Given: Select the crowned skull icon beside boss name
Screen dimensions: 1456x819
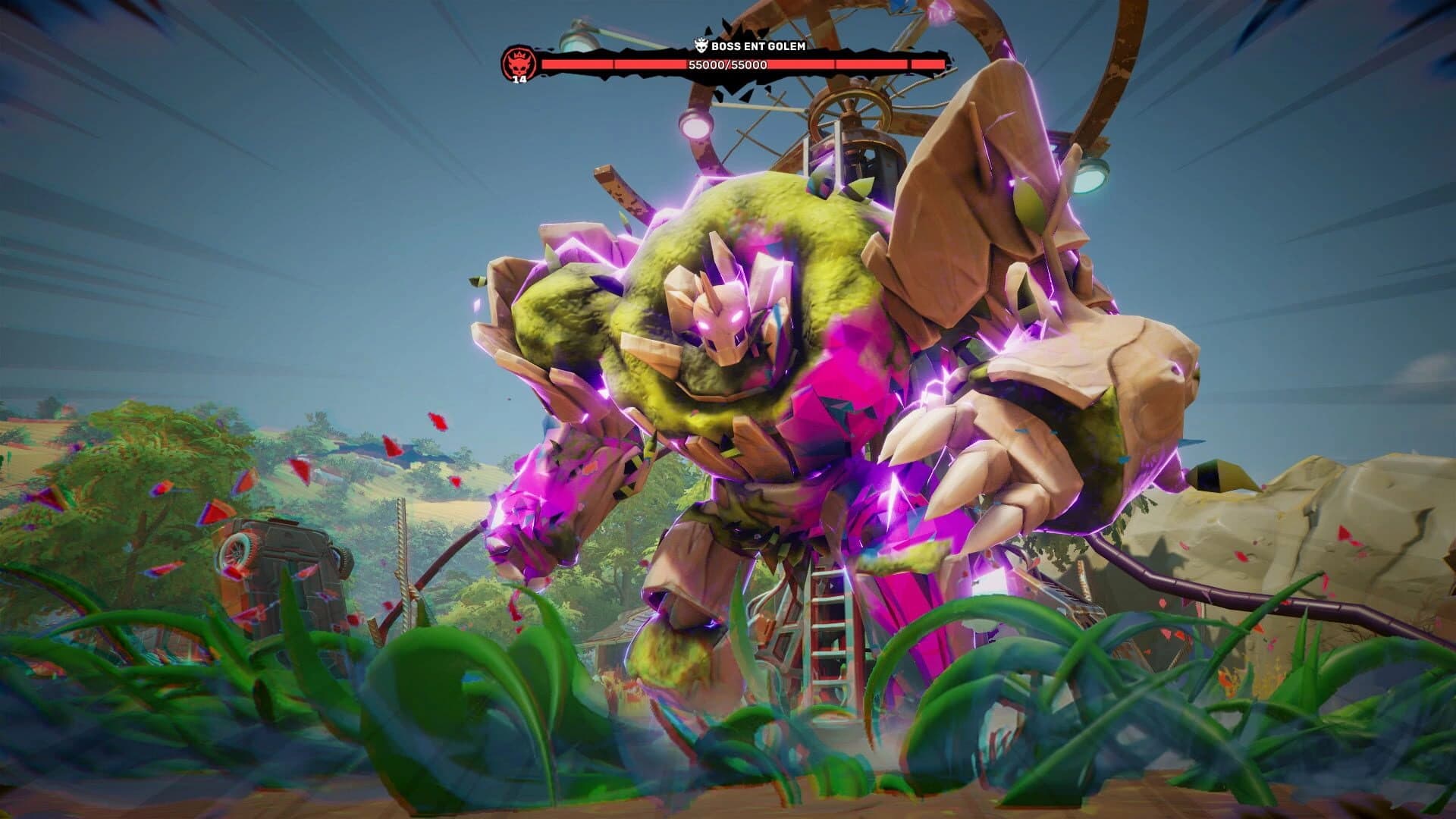Looking at the screenshot, I should [701, 44].
